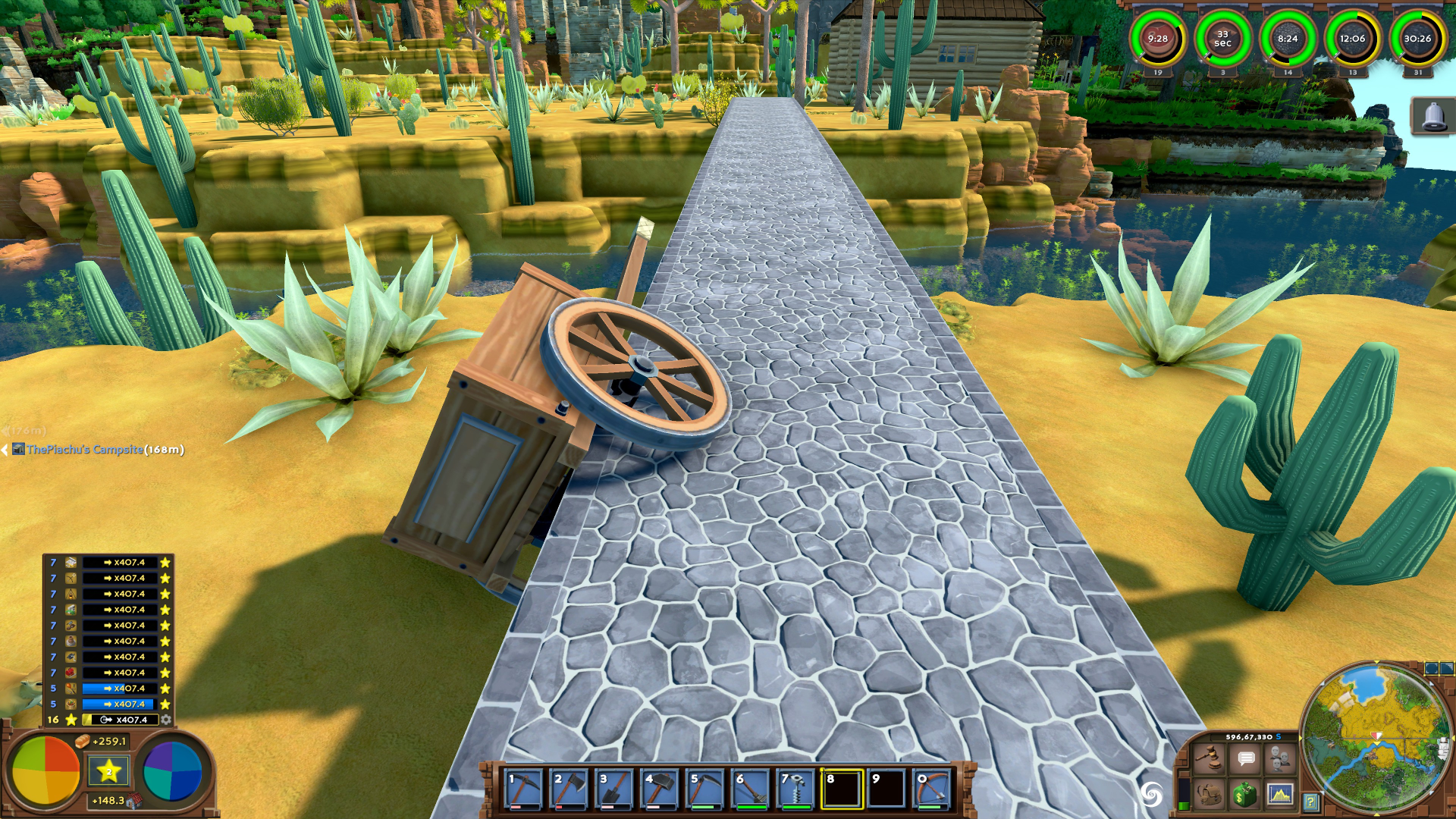
Task: Choose the bow in hotbar slot 0
Action: click(933, 789)
